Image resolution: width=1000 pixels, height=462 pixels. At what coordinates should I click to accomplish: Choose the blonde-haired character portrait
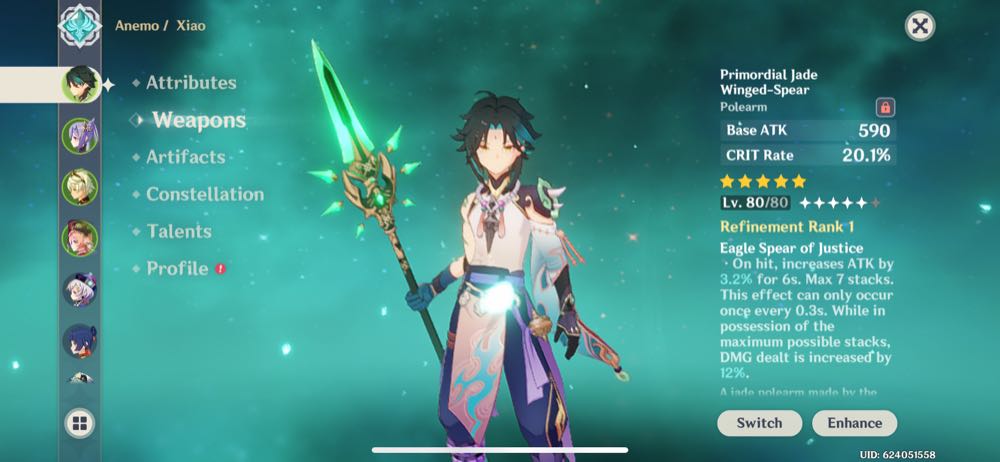pos(79,186)
